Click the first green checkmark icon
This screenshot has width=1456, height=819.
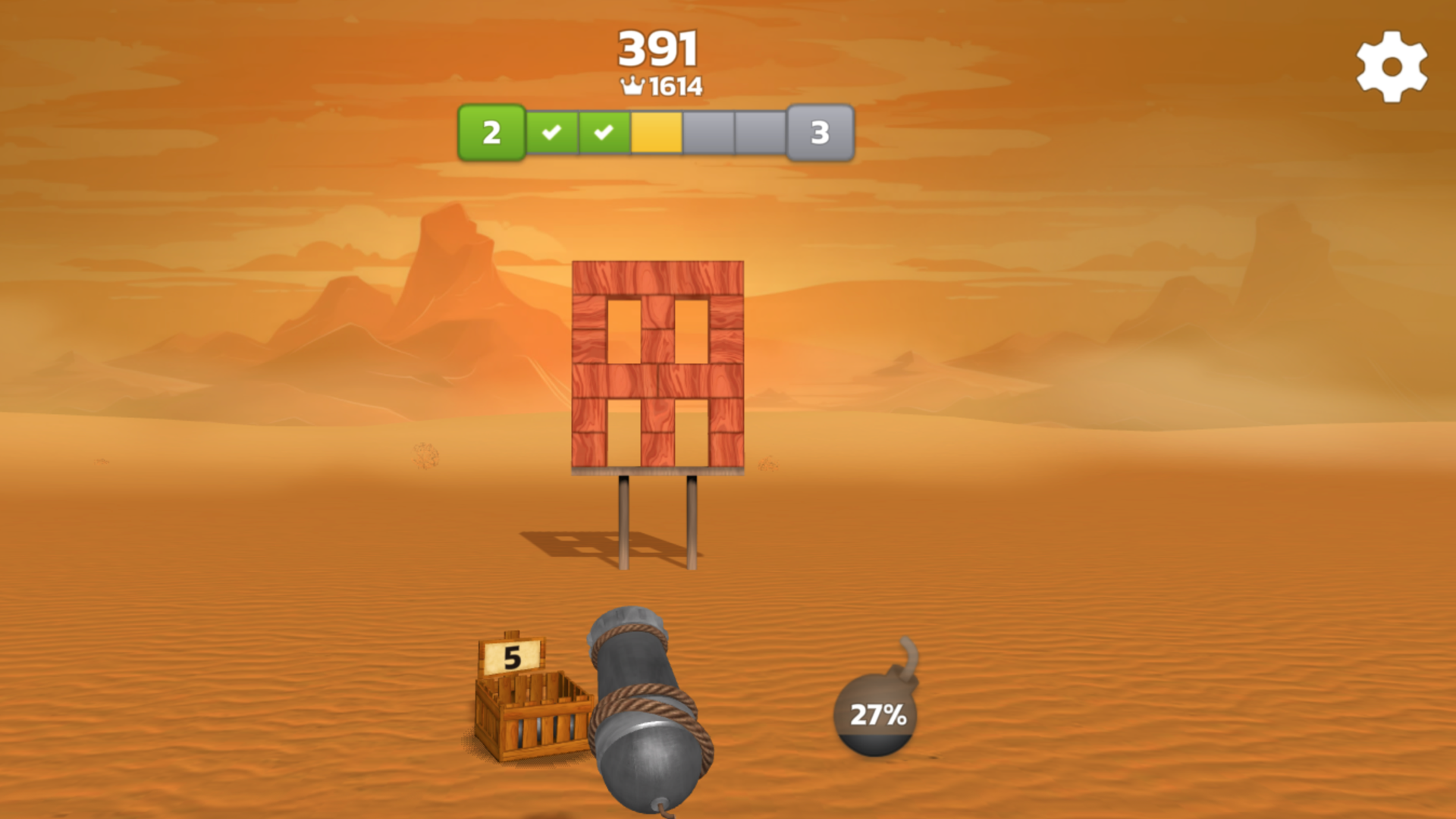pos(553,133)
